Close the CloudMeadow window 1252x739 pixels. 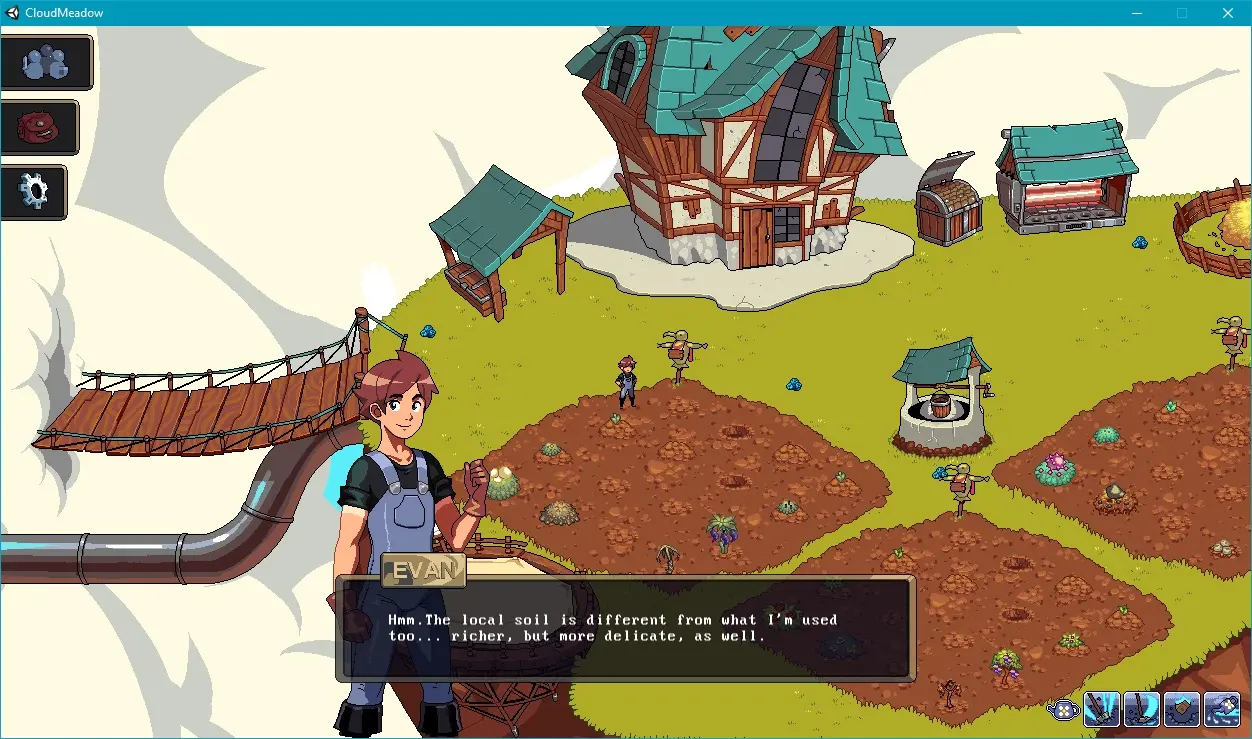click(1228, 13)
